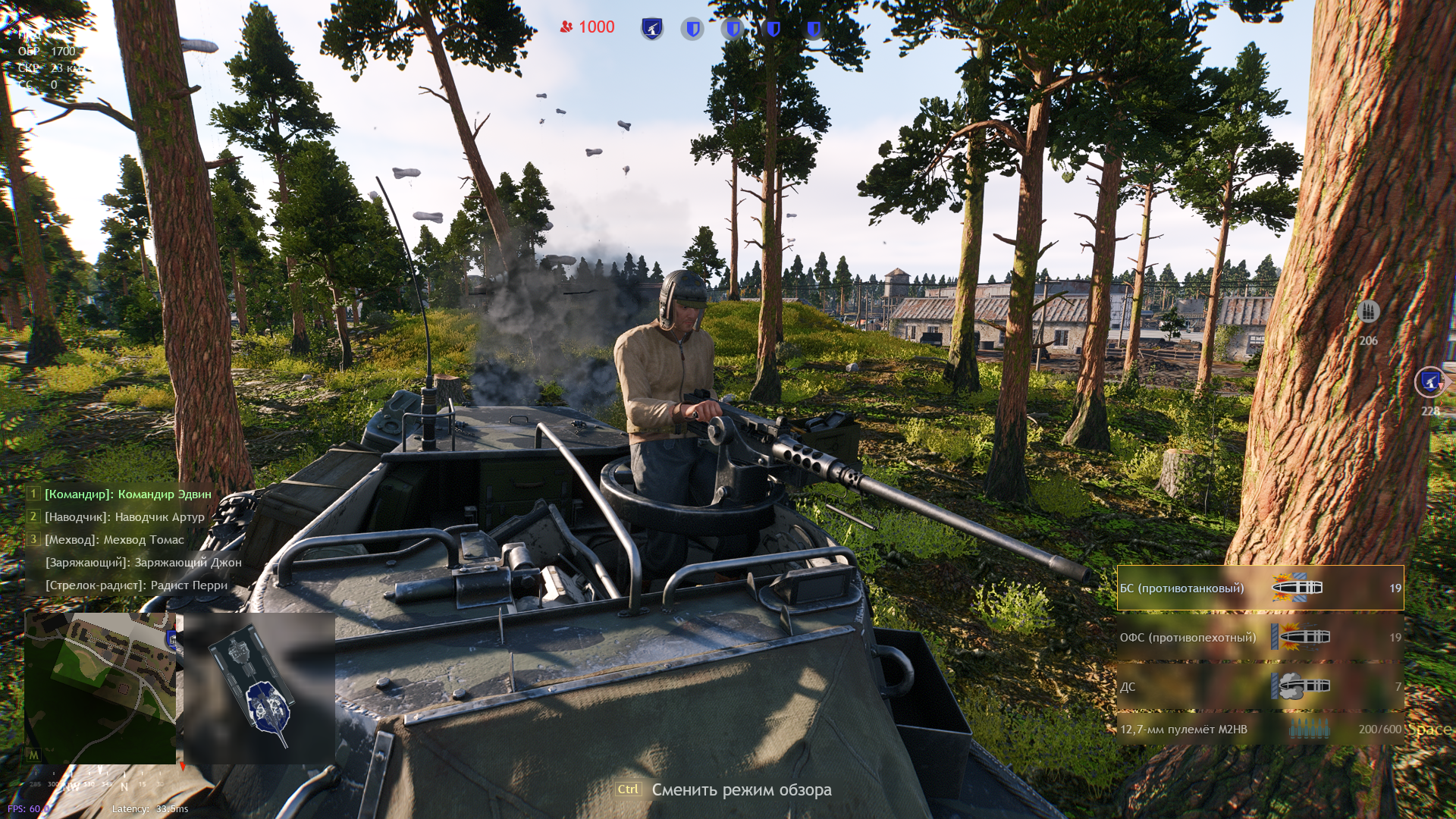Image resolution: width=1456 pixels, height=819 pixels.
Task: Select the БС (противотанковый) shell slot
Action: pyautogui.click(x=1260, y=588)
